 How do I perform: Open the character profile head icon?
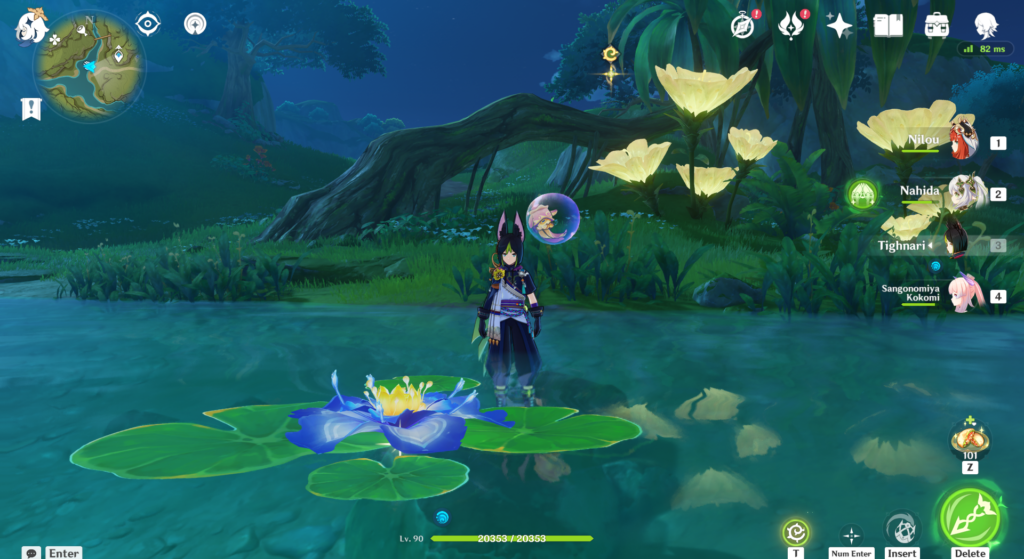(x=986, y=25)
